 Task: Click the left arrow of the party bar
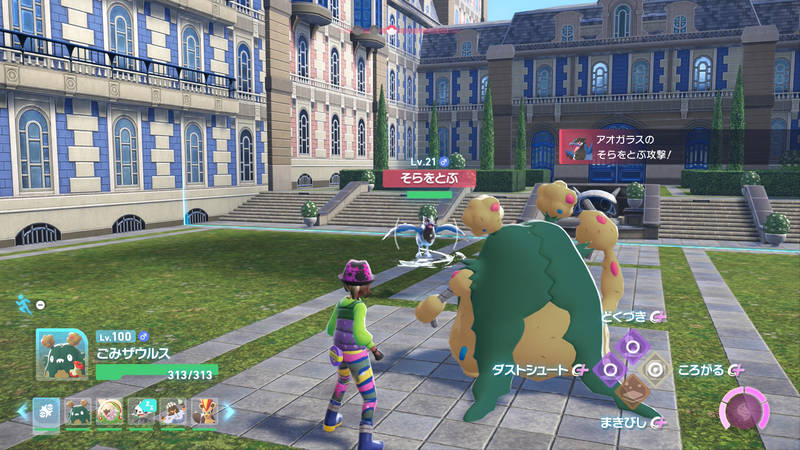click(22, 411)
